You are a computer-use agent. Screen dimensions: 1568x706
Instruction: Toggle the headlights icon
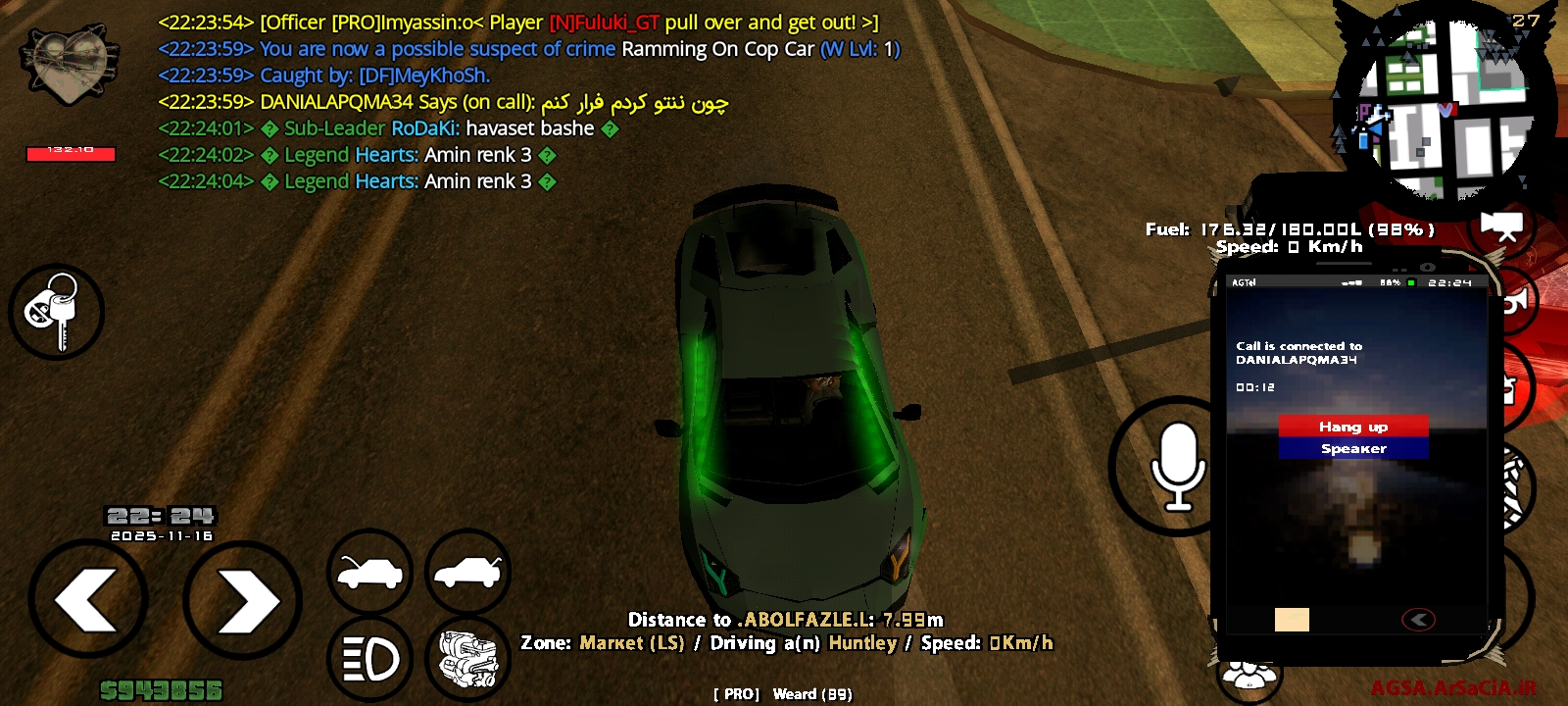(x=369, y=659)
